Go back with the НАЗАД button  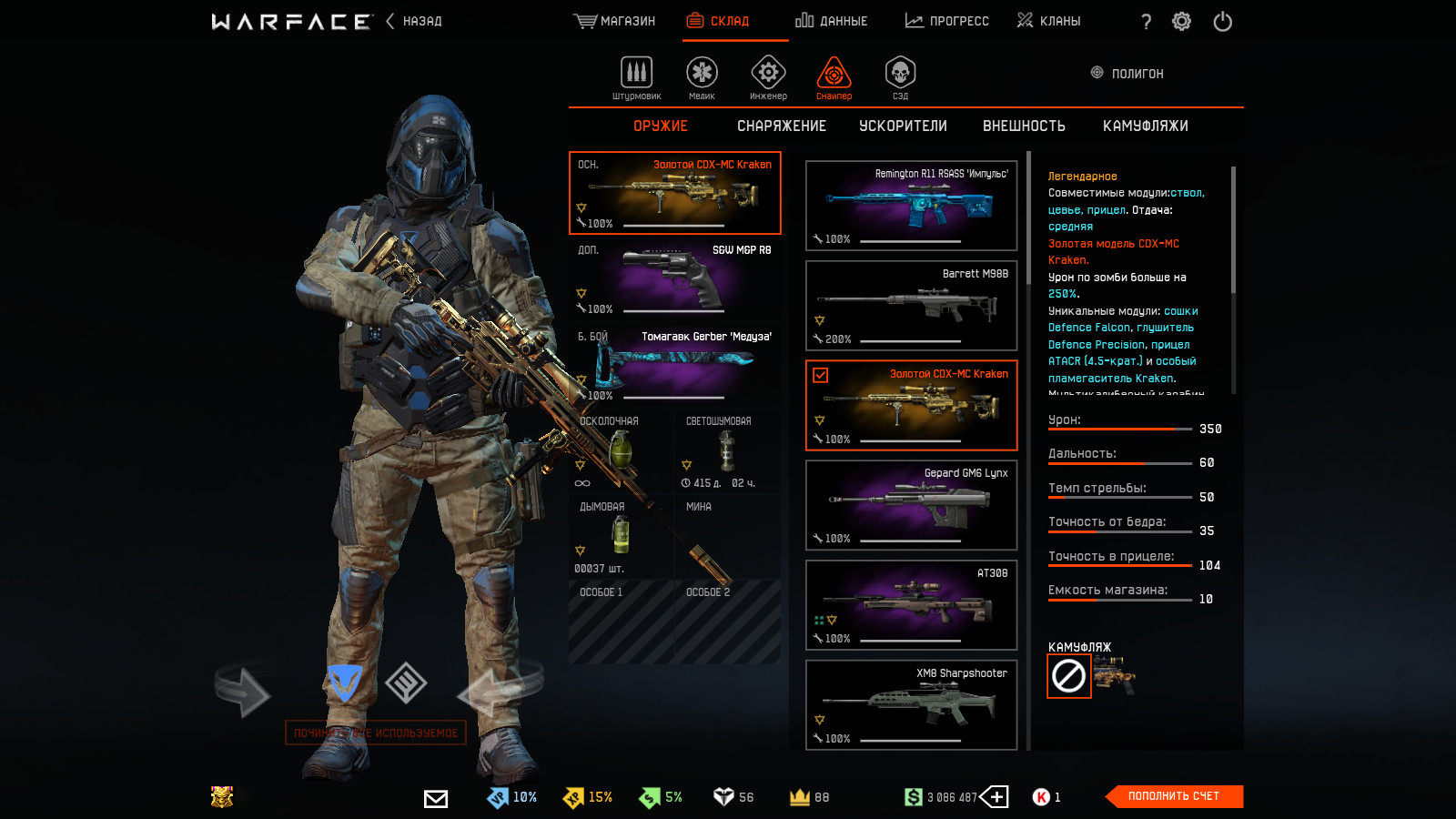tap(414, 21)
